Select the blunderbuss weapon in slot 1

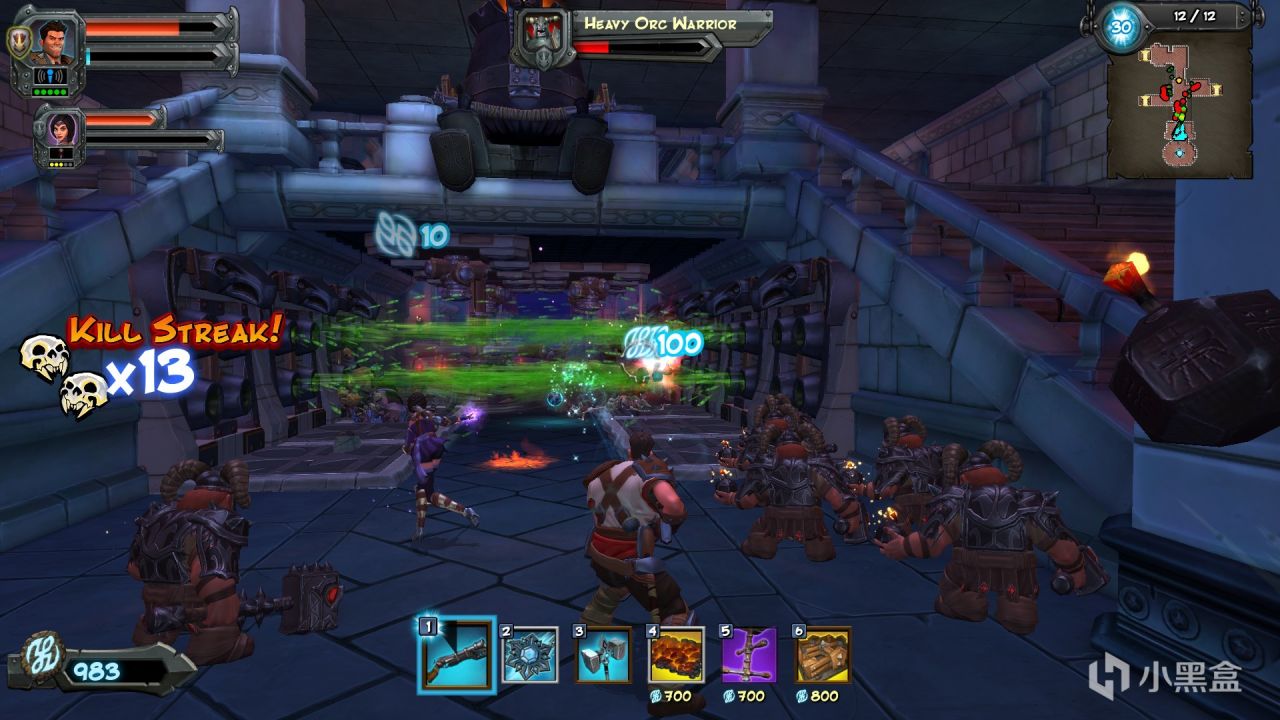click(x=455, y=655)
